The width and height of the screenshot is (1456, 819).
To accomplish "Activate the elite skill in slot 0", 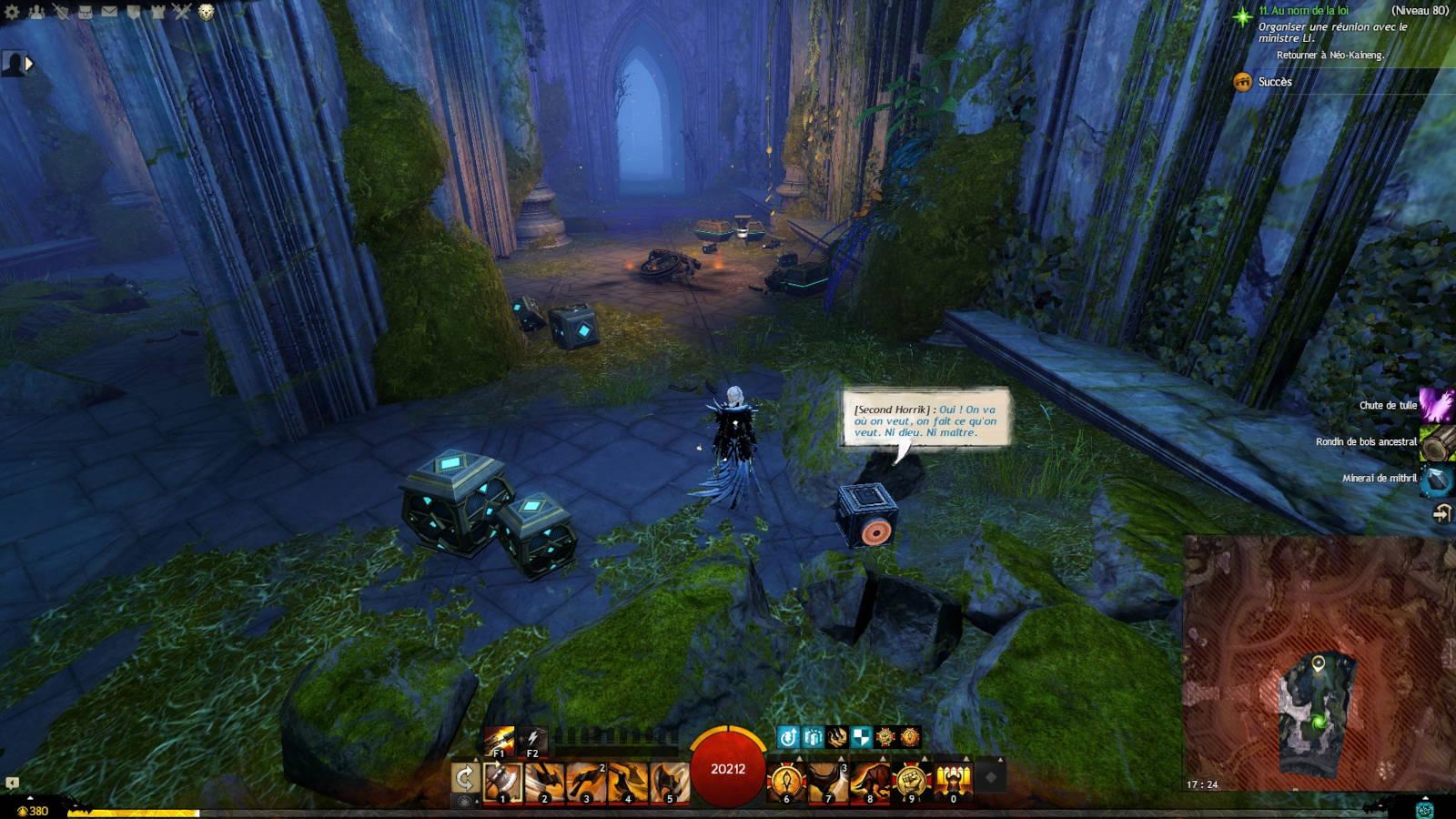I will click(953, 783).
